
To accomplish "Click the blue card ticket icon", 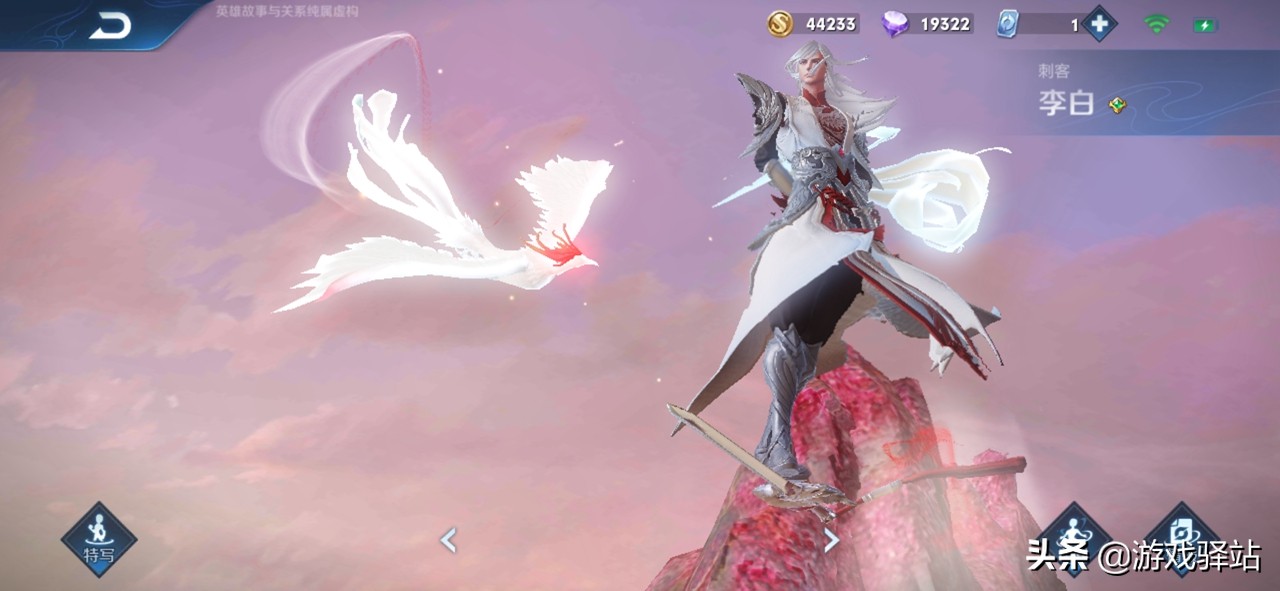I will point(1007,24).
